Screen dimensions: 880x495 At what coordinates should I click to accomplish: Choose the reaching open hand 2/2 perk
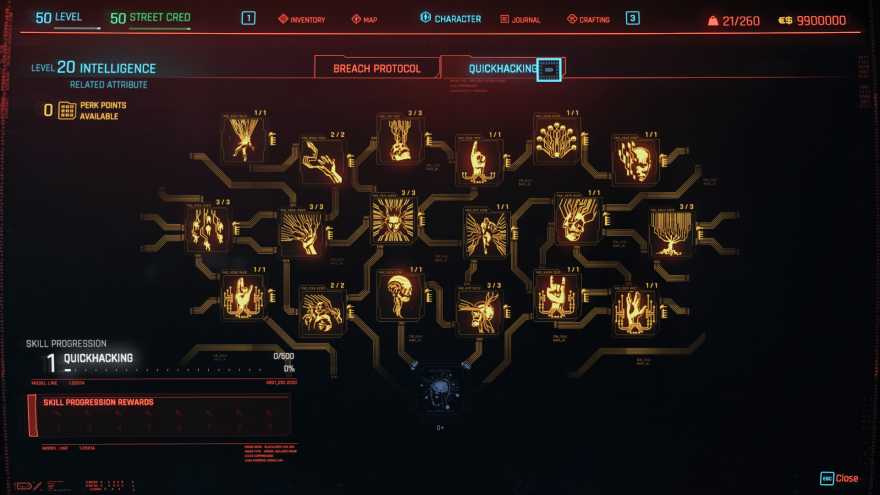click(323, 160)
